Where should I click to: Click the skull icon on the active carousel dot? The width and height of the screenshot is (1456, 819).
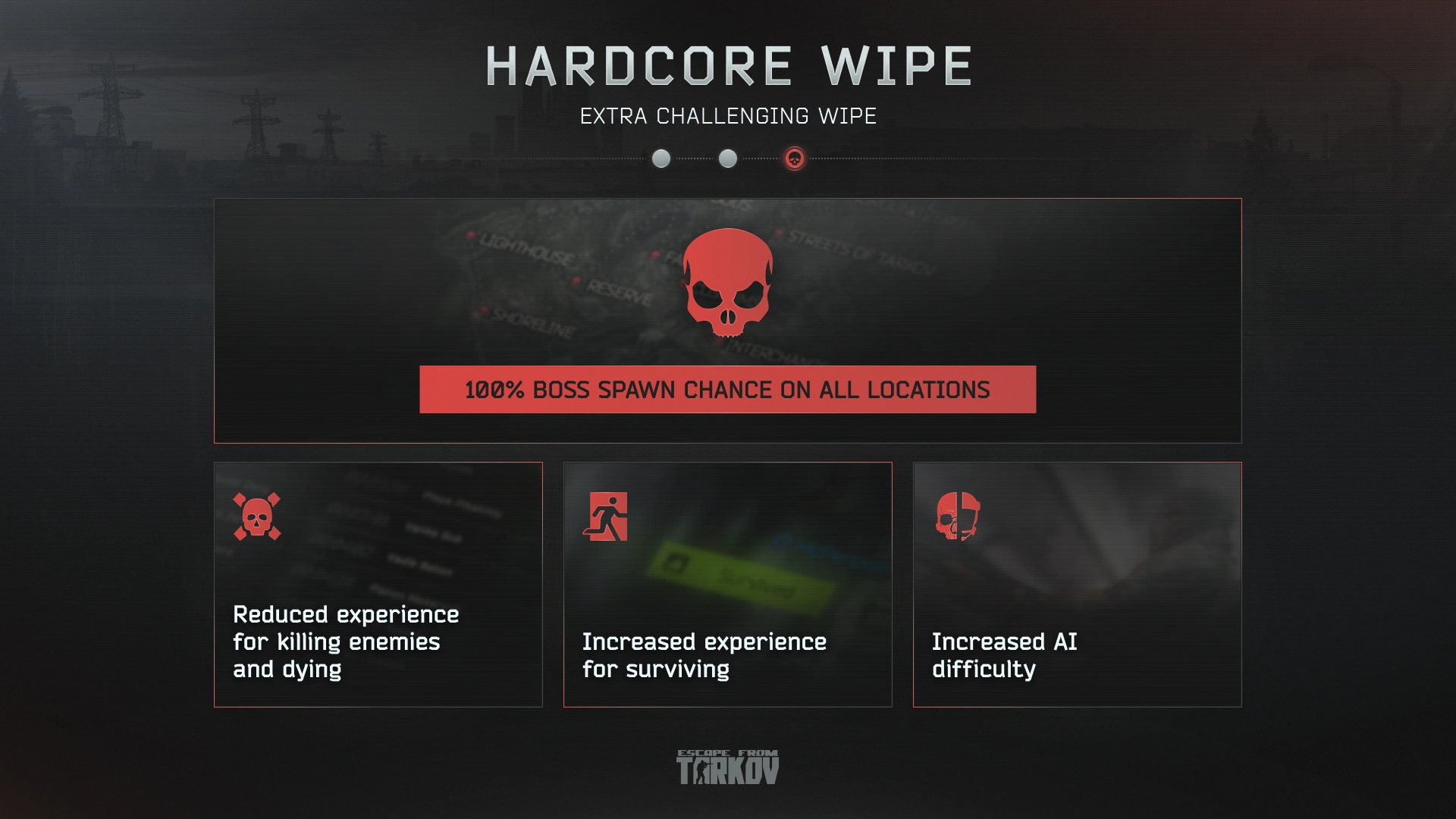(795, 159)
